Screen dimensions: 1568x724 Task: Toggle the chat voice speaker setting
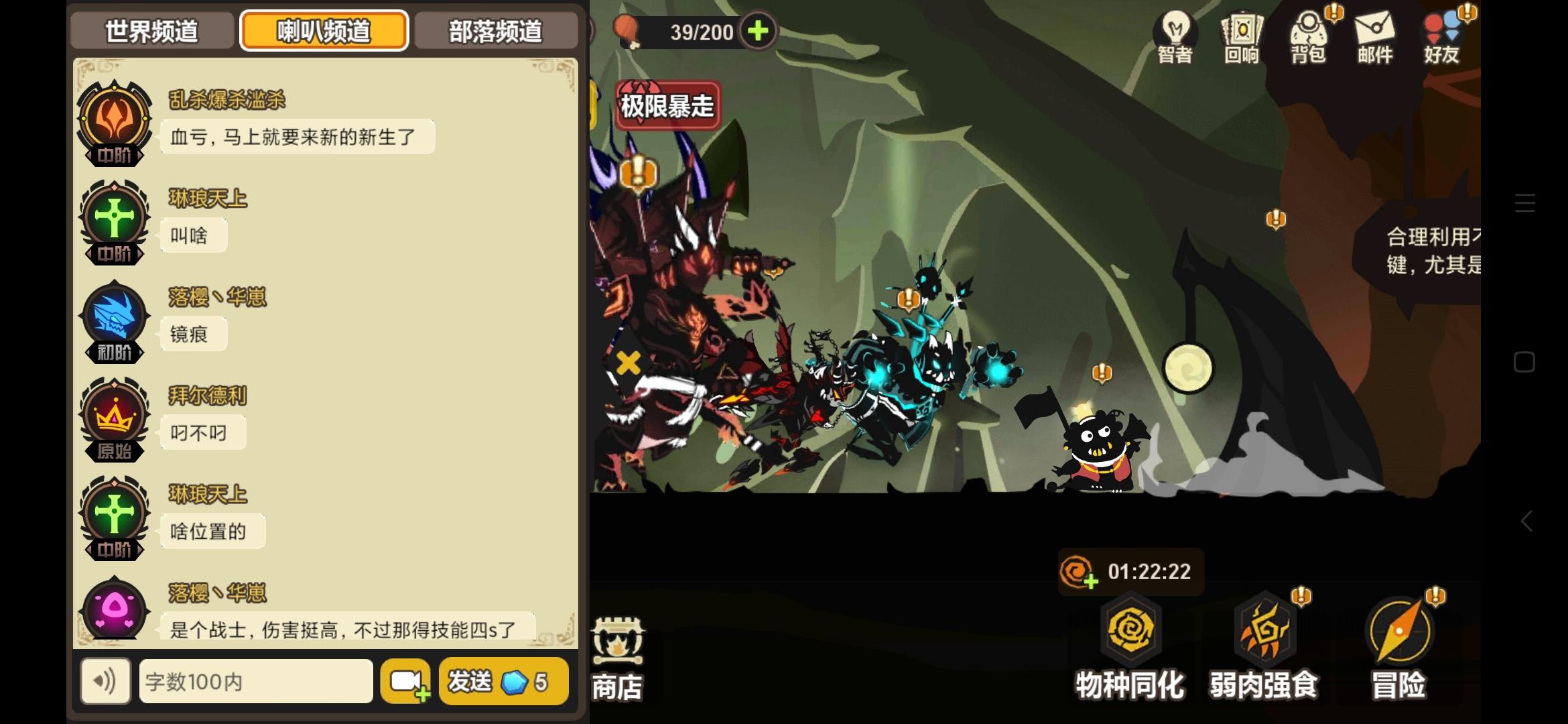105,681
